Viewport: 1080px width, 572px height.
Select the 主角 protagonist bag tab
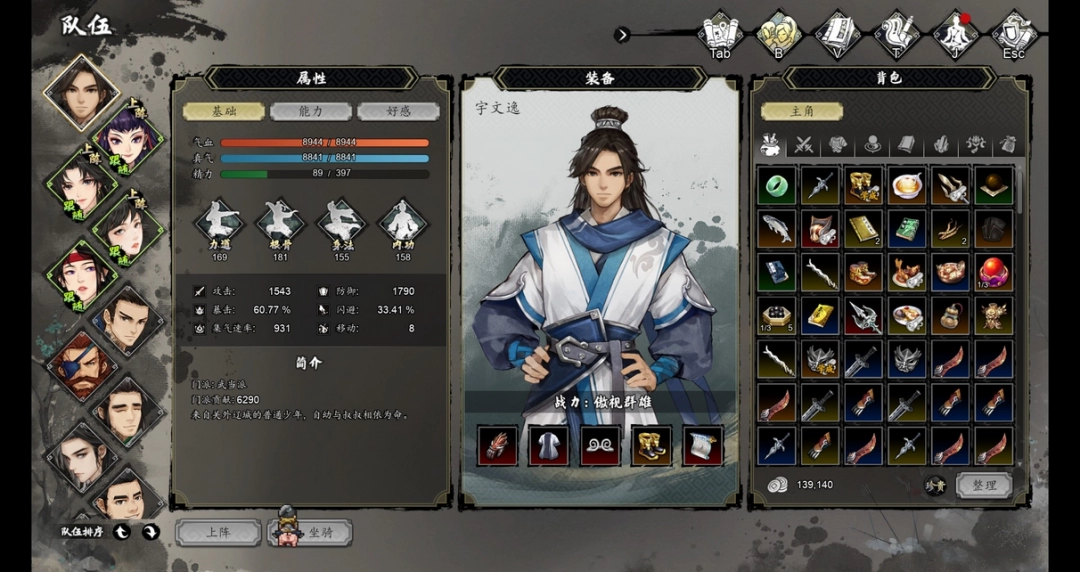801,111
